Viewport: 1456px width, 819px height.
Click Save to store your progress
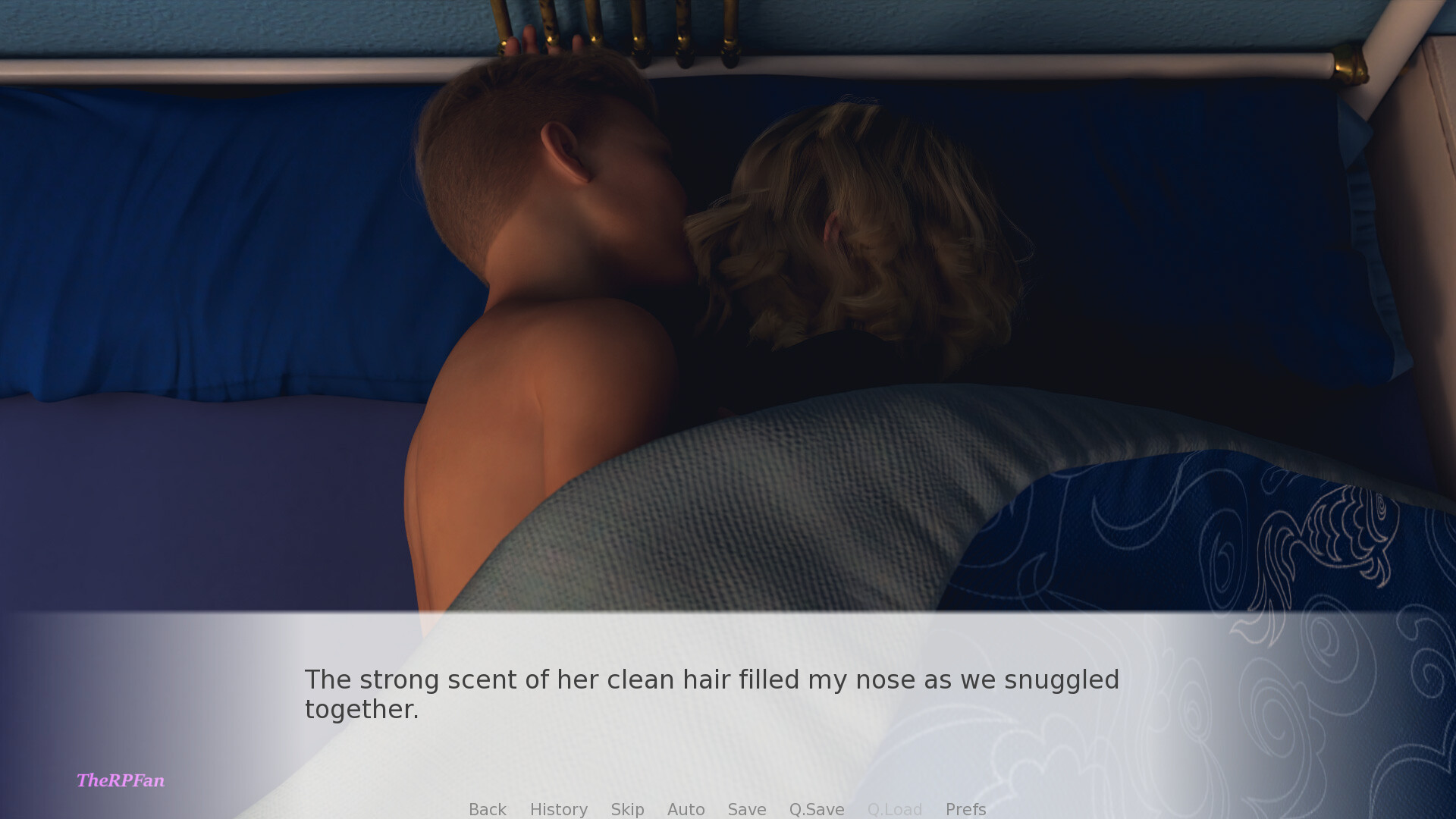(746, 809)
